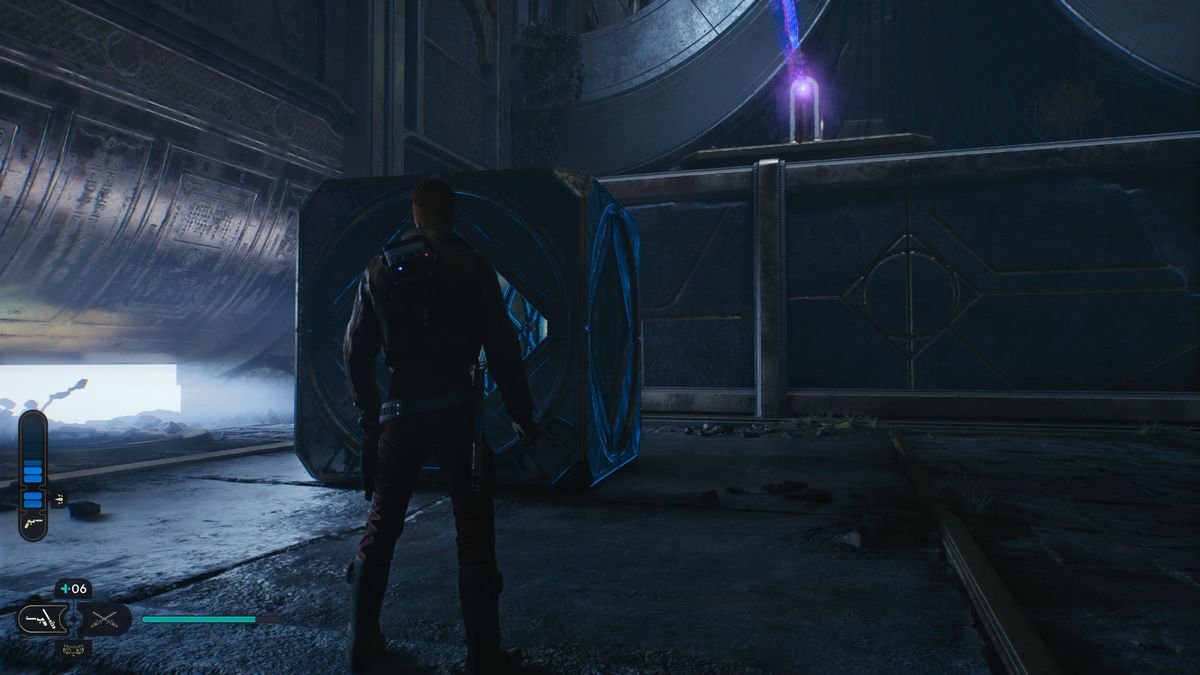Switch to the crossed lightsabers stance

[105, 620]
